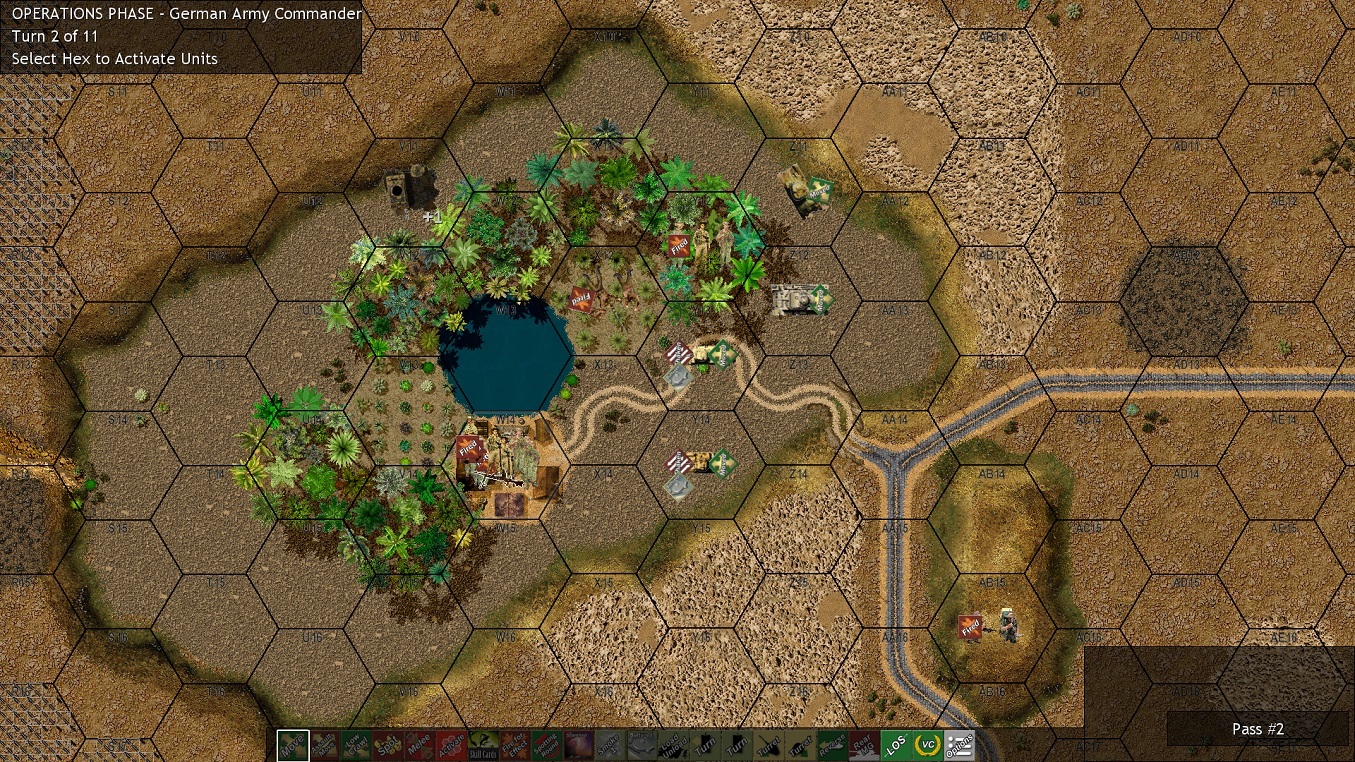Click the Load Unload button

tap(673, 746)
